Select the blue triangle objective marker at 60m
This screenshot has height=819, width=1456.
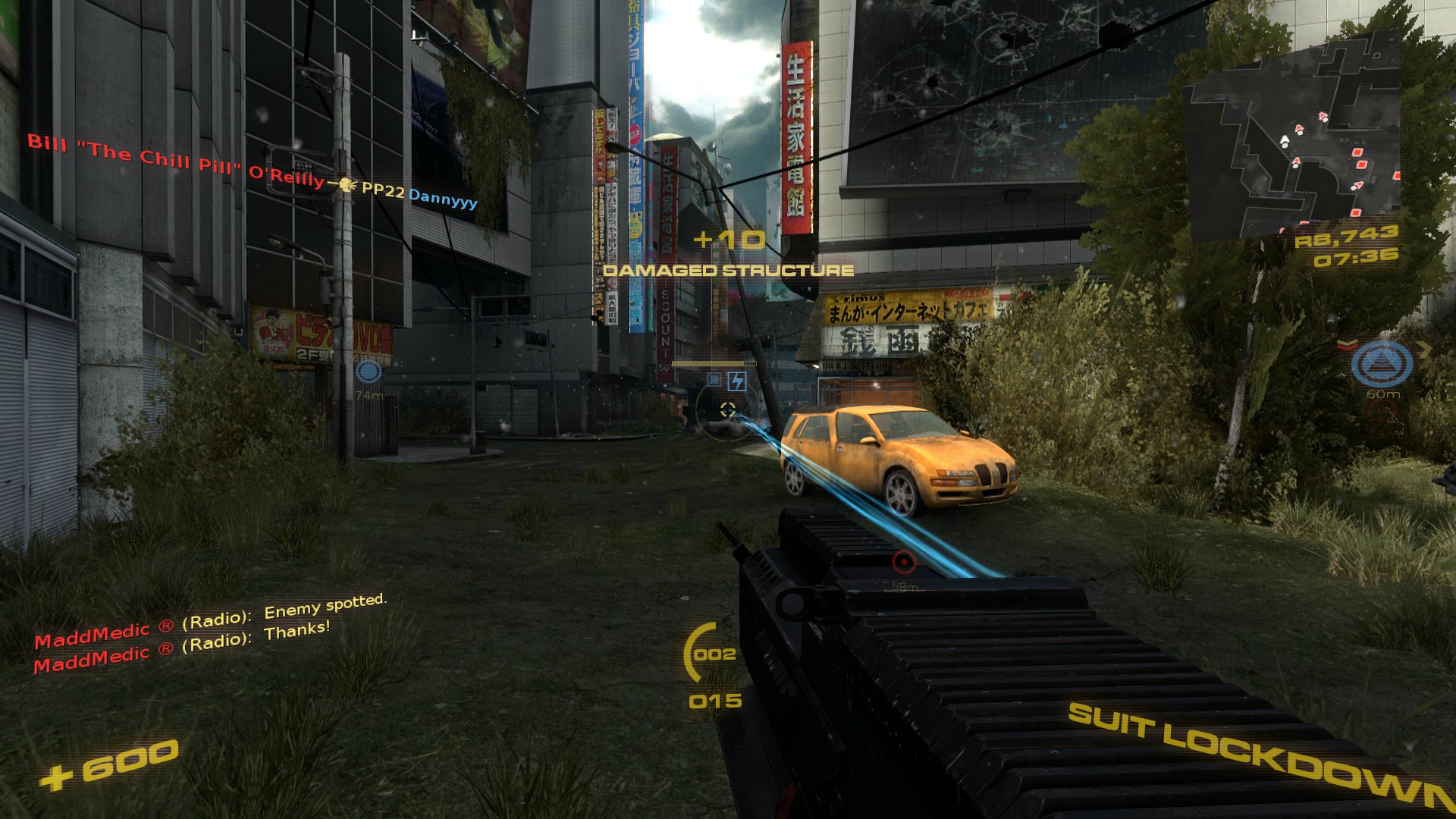pos(1382,363)
